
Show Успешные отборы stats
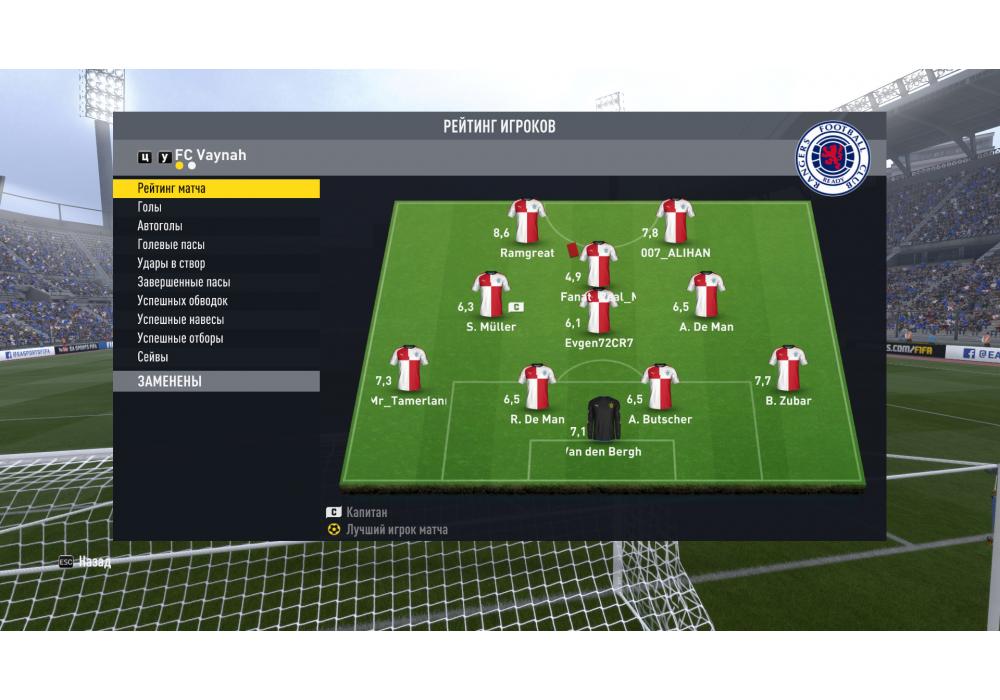[216, 338]
